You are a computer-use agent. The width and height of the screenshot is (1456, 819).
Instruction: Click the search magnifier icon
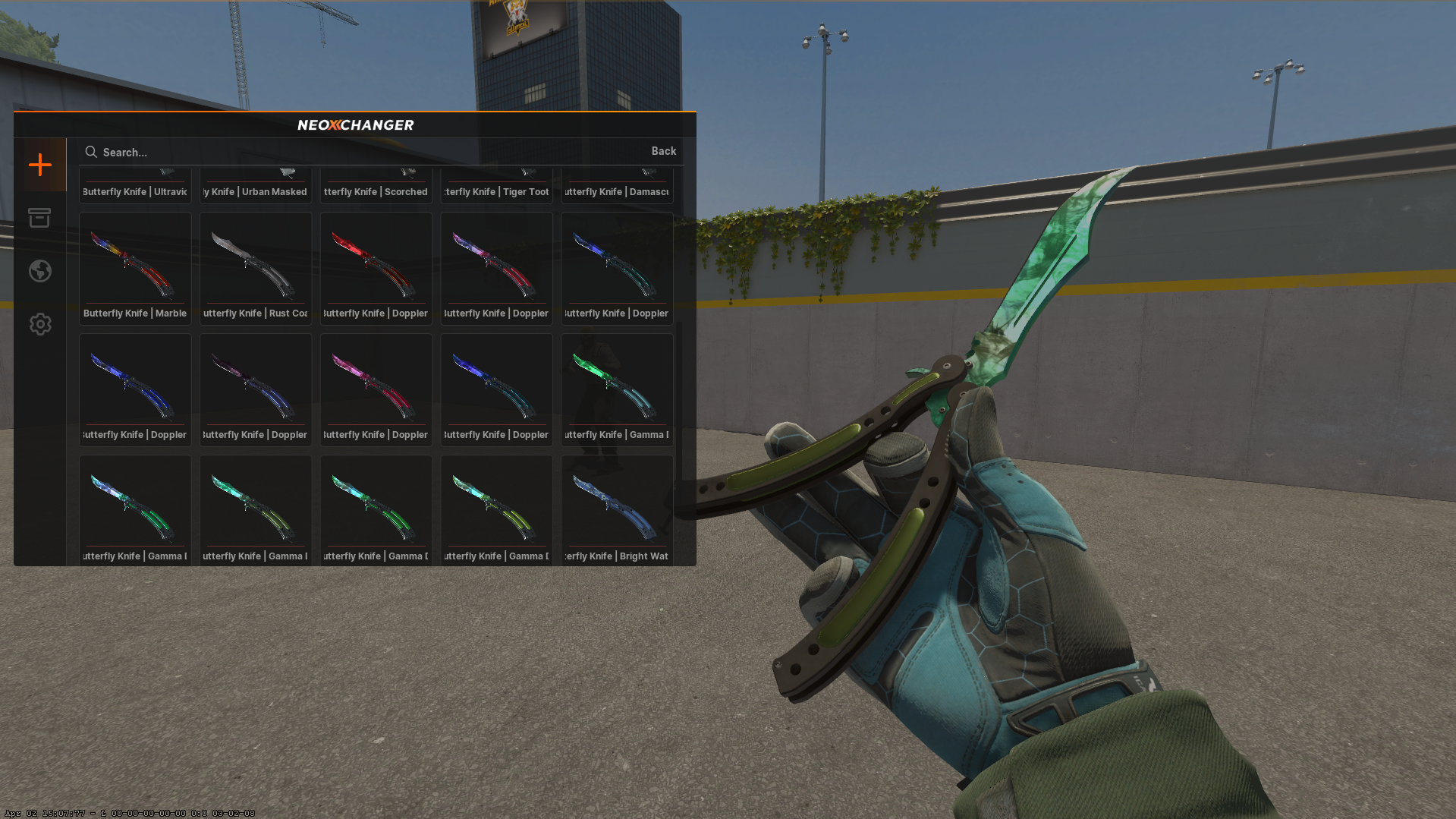click(91, 152)
